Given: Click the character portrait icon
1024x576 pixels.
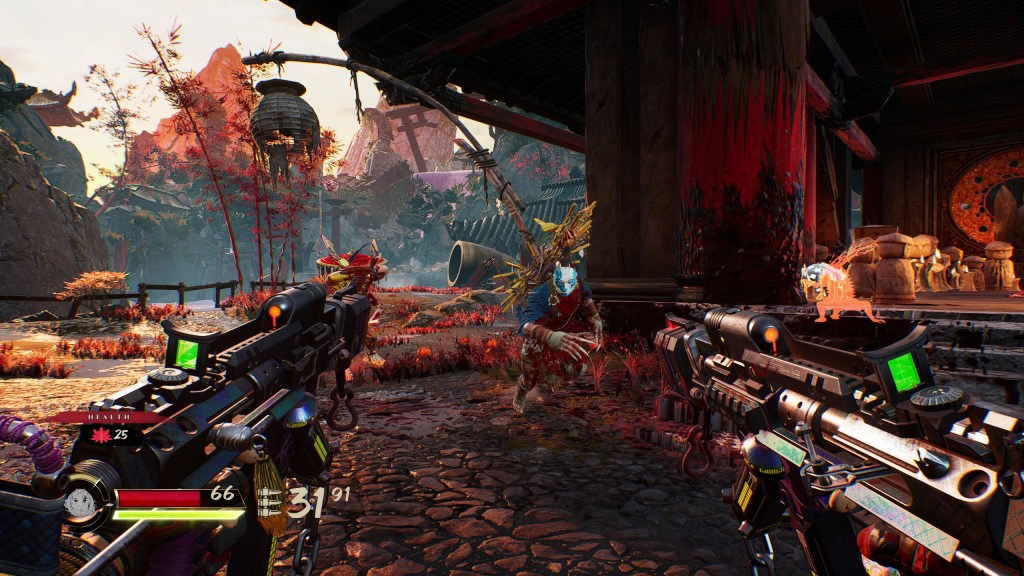Looking at the screenshot, I should 79,502.
